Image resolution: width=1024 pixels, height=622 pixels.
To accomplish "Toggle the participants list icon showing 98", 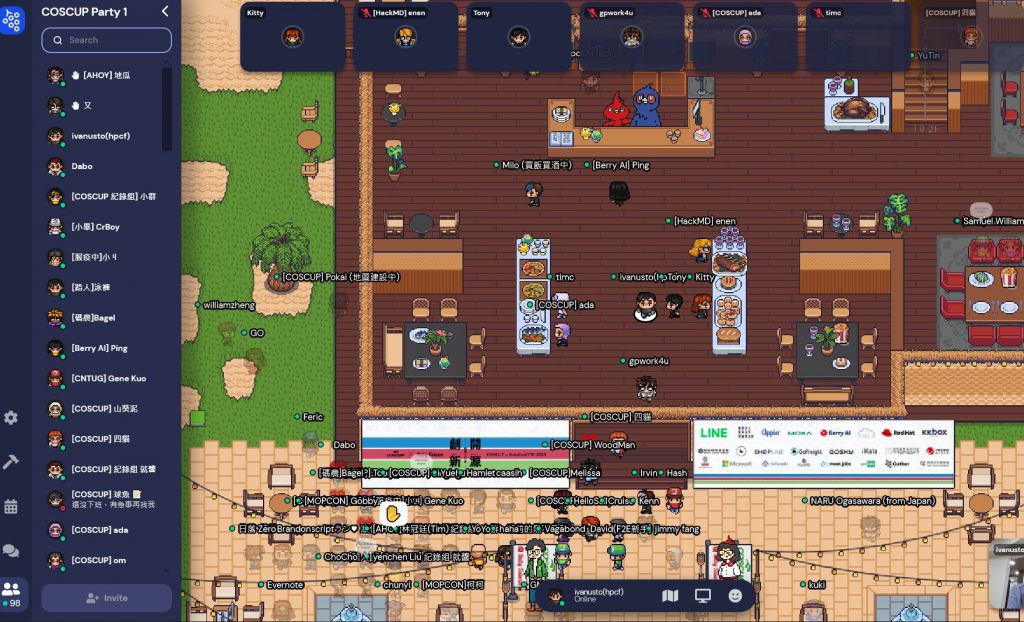I will (x=12, y=593).
